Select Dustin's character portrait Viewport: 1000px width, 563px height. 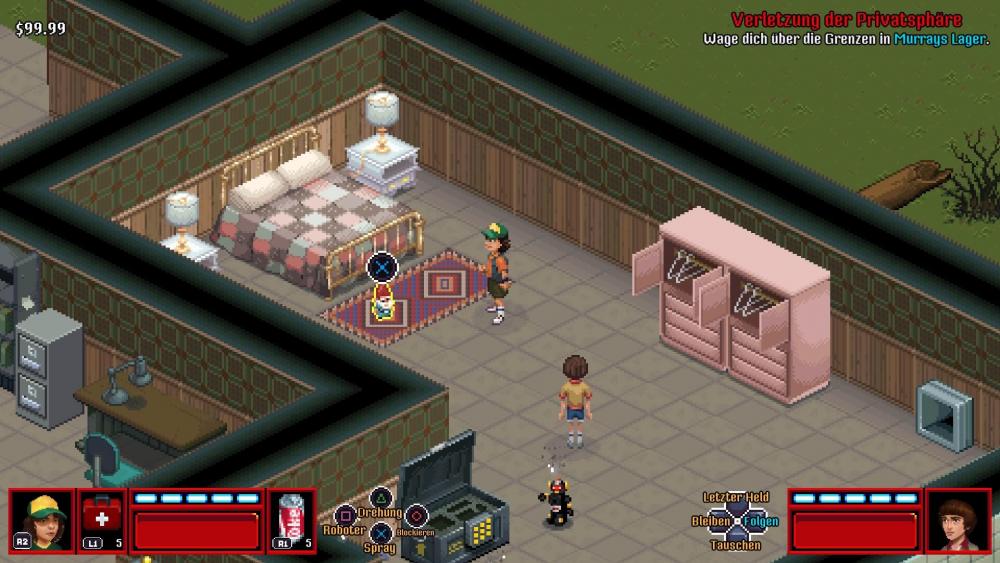[x=42, y=520]
